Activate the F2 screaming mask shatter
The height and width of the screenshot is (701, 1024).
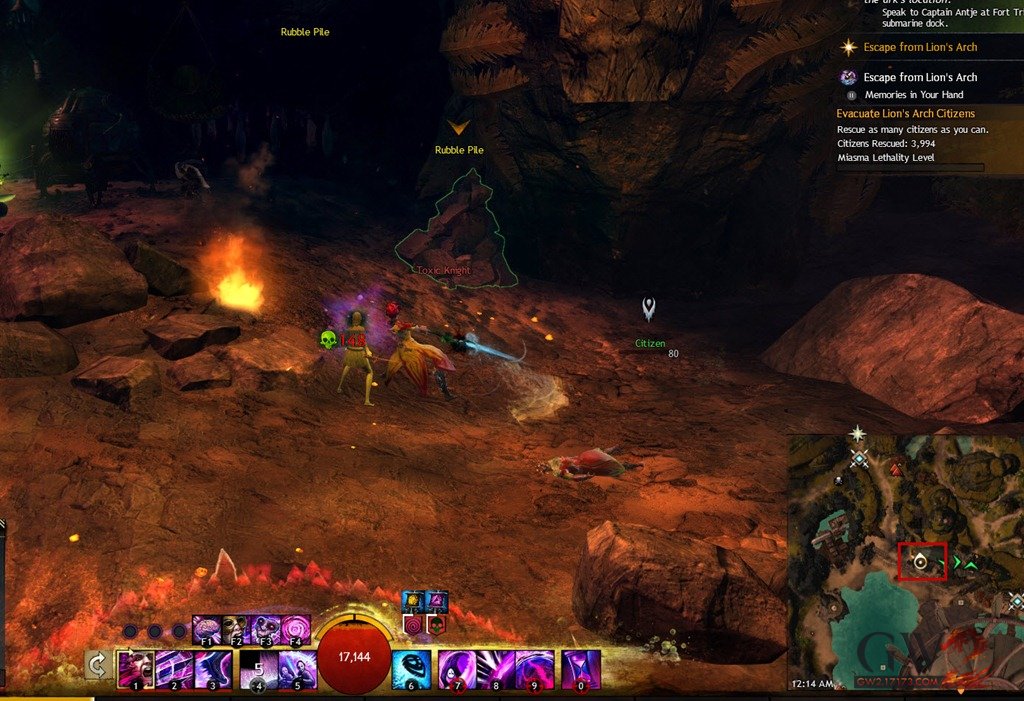(235, 630)
